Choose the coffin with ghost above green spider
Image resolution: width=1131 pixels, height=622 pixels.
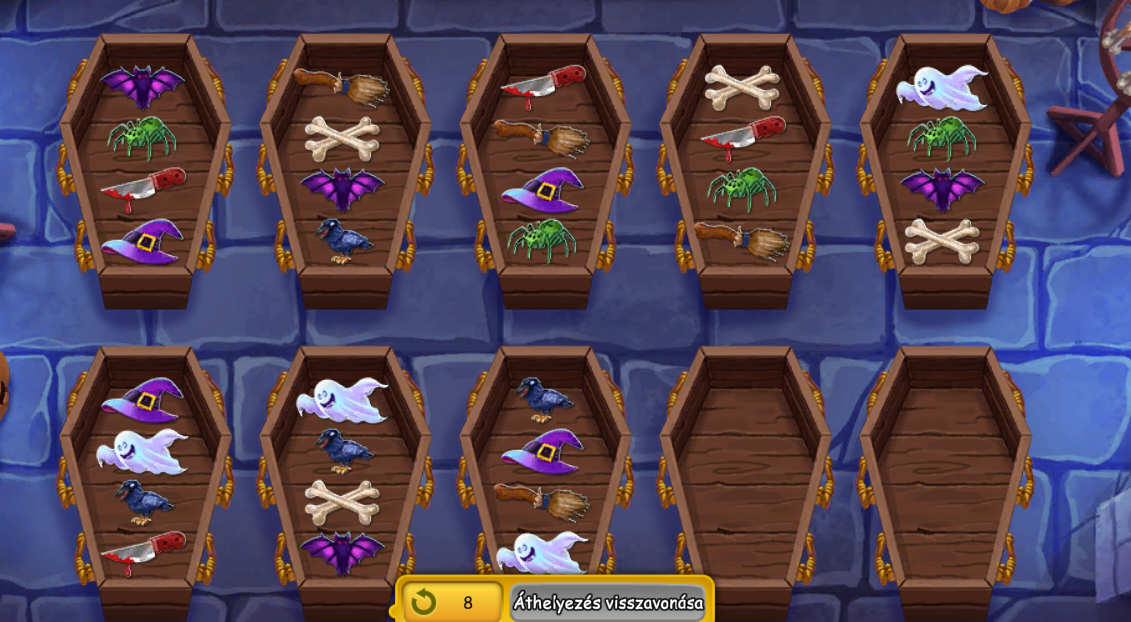(x=945, y=170)
